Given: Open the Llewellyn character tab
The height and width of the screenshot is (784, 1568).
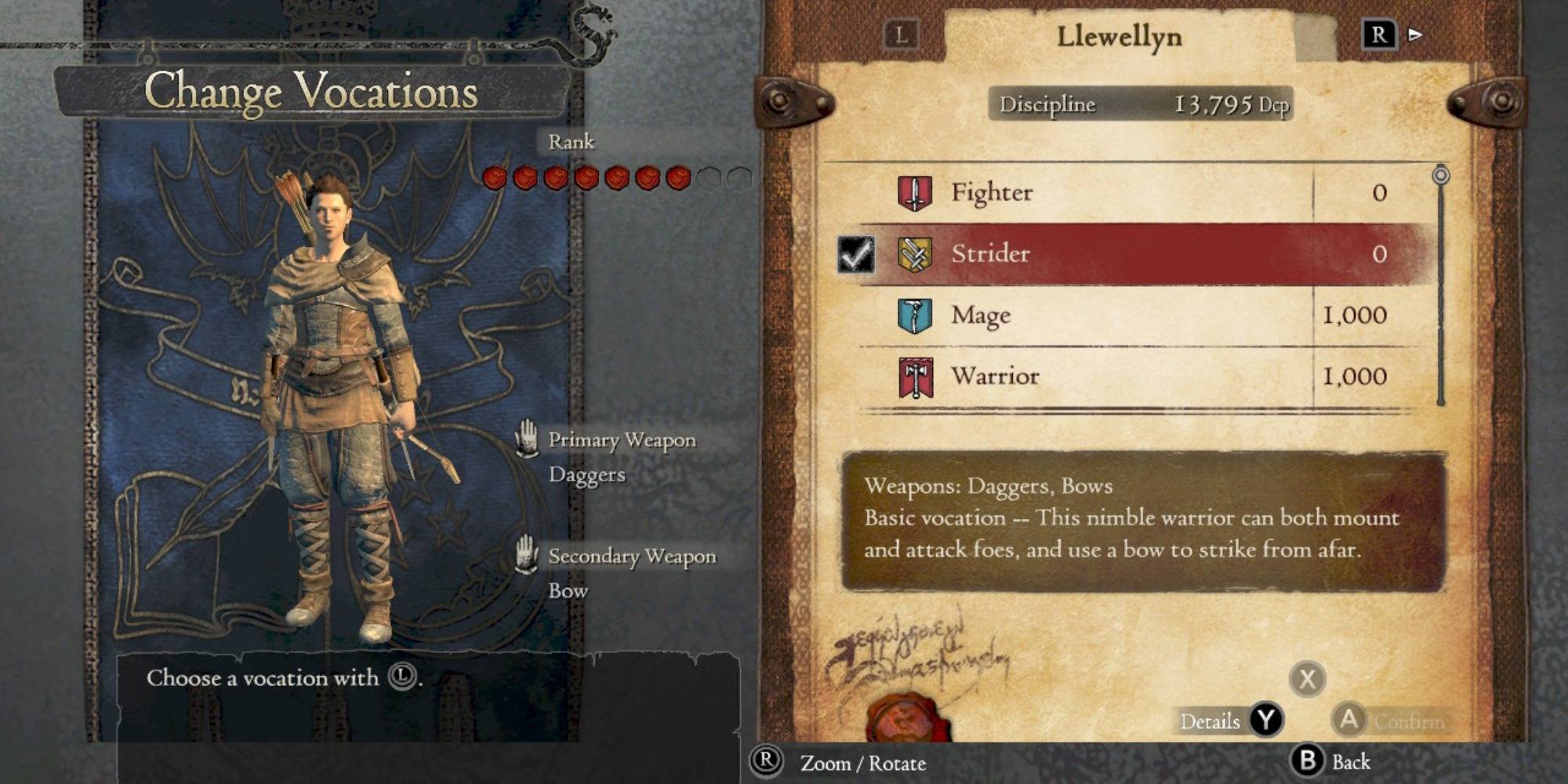Looking at the screenshot, I should click(1119, 36).
